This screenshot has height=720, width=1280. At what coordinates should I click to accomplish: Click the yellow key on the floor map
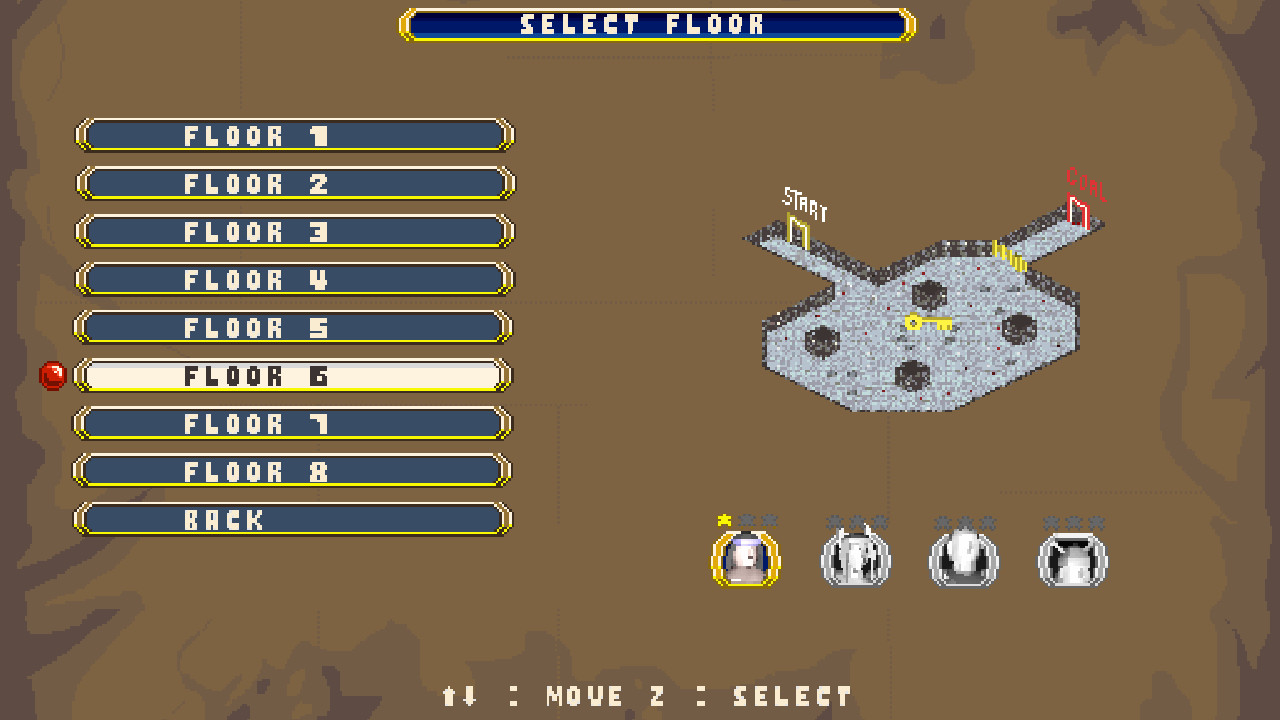coord(928,323)
